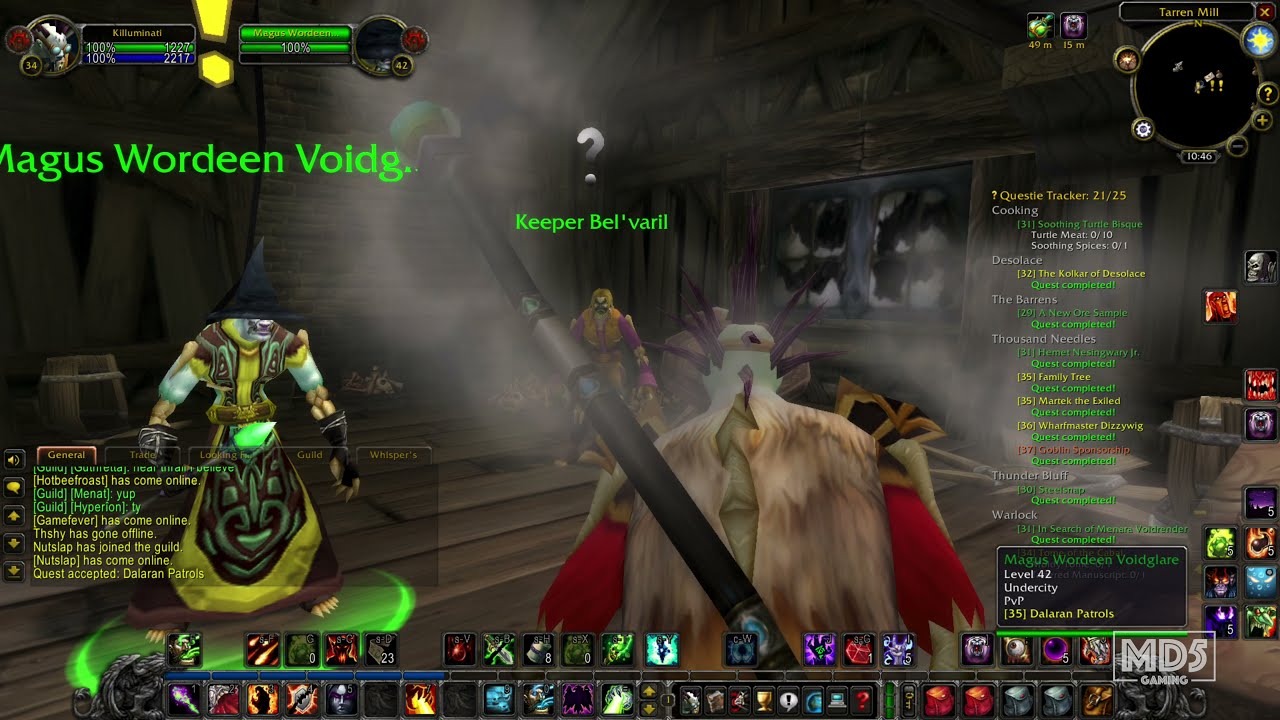The width and height of the screenshot is (1280, 720).
Task: Toggle minimap tracking with the gear icon
Action: [x=1142, y=128]
